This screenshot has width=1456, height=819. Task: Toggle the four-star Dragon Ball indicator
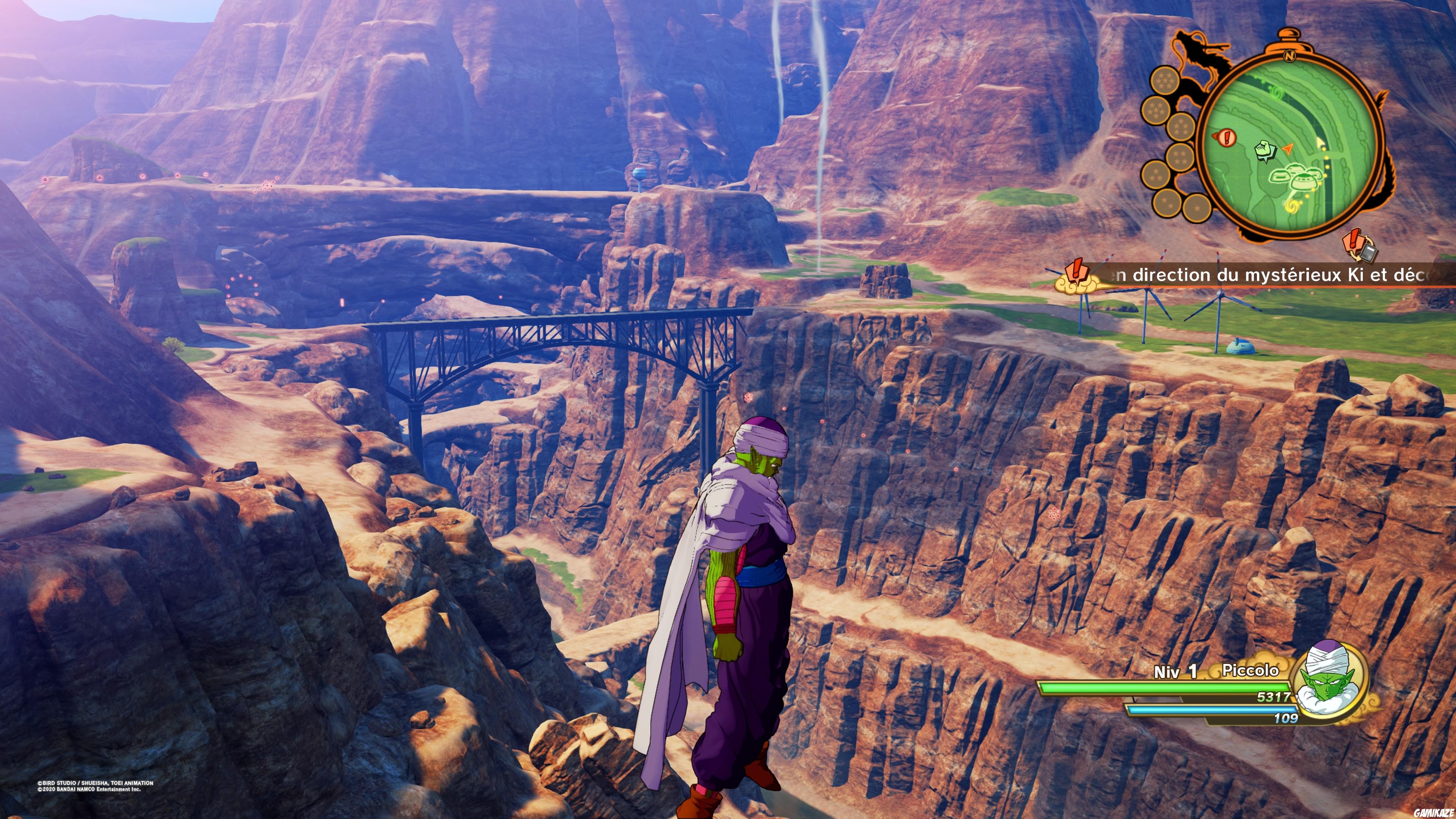pos(1180,157)
